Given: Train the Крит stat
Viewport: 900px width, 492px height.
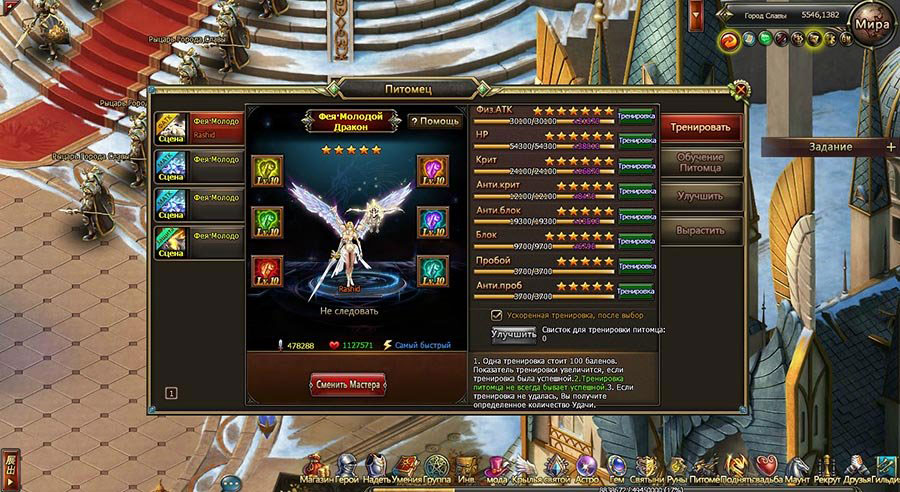Looking at the screenshot, I should coord(636,165).
